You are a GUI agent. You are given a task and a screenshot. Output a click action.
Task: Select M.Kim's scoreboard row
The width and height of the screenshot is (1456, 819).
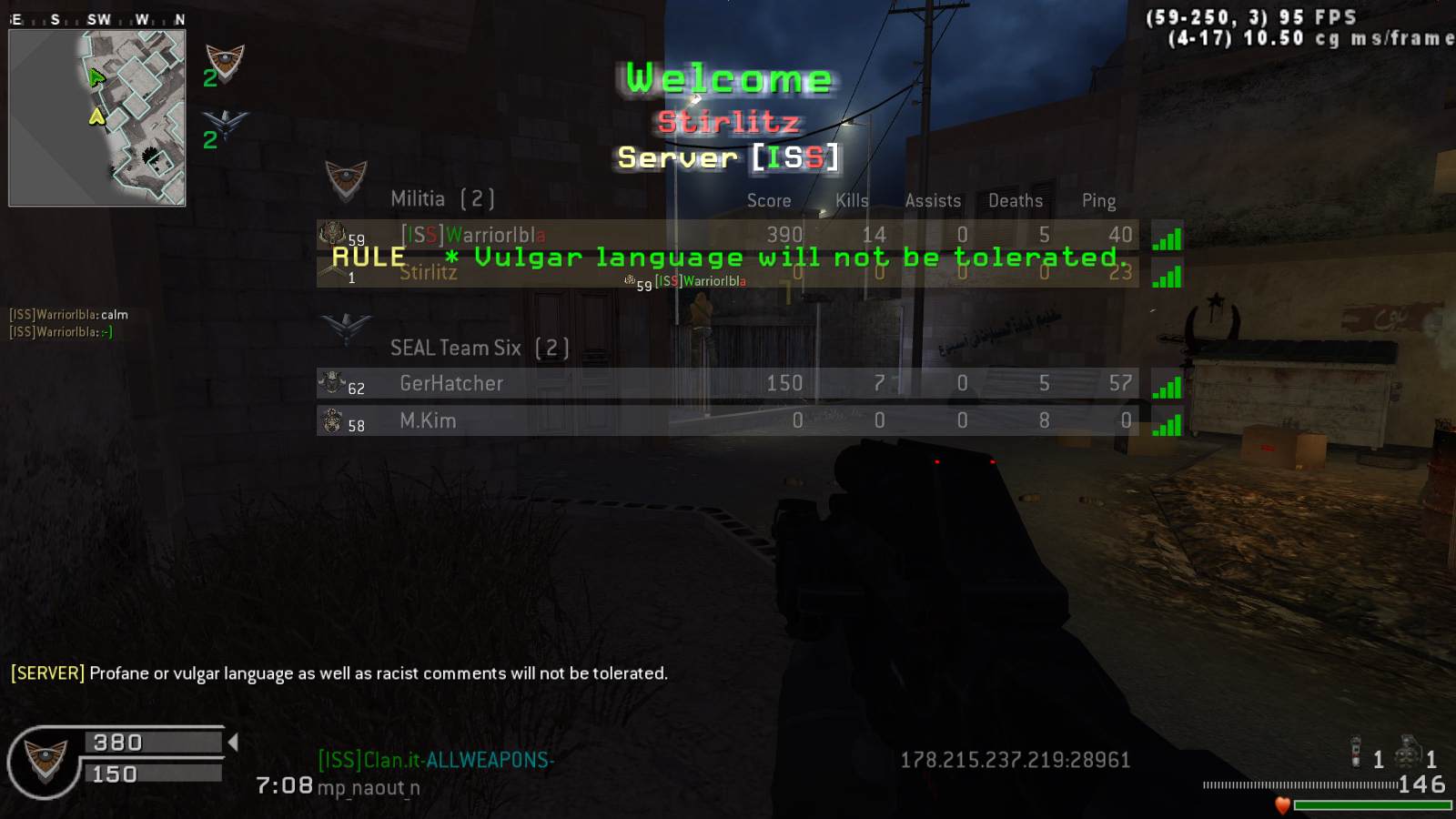click(726, 420)
